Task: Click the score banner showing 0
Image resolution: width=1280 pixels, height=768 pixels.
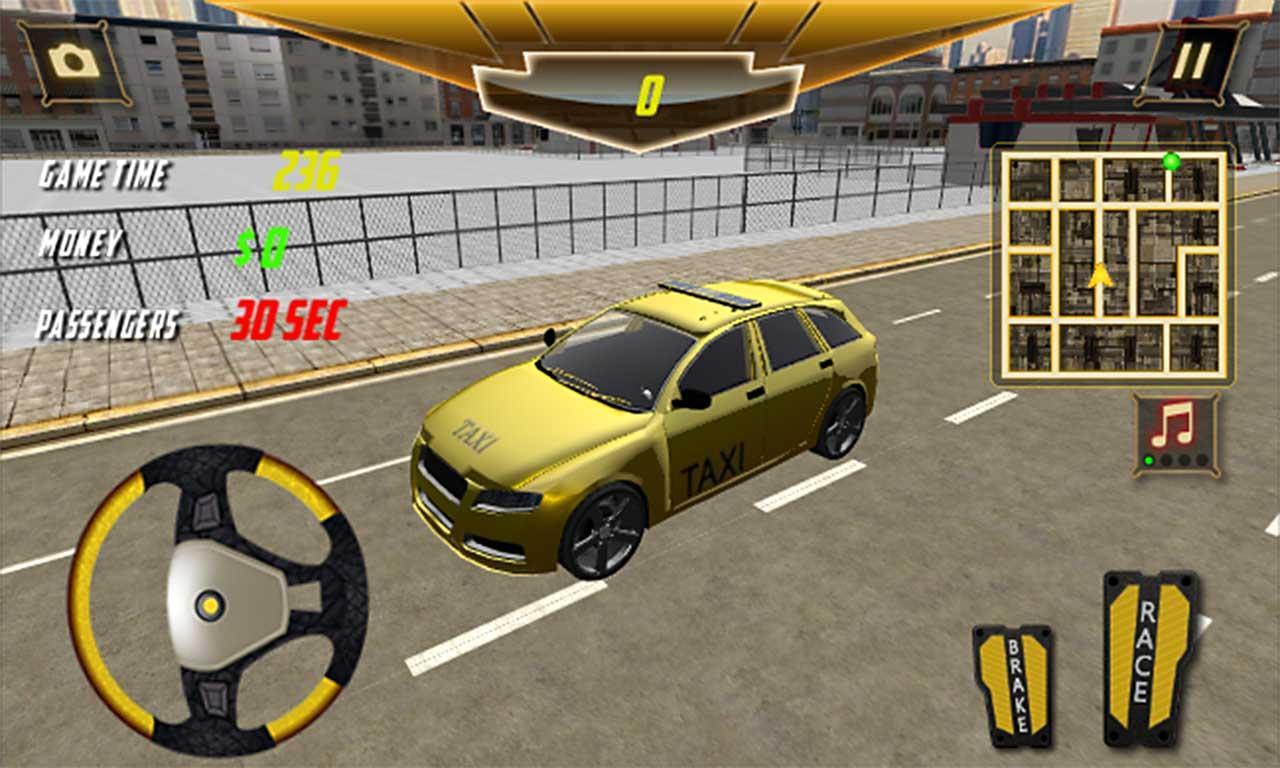Action: tap(651, 88)
